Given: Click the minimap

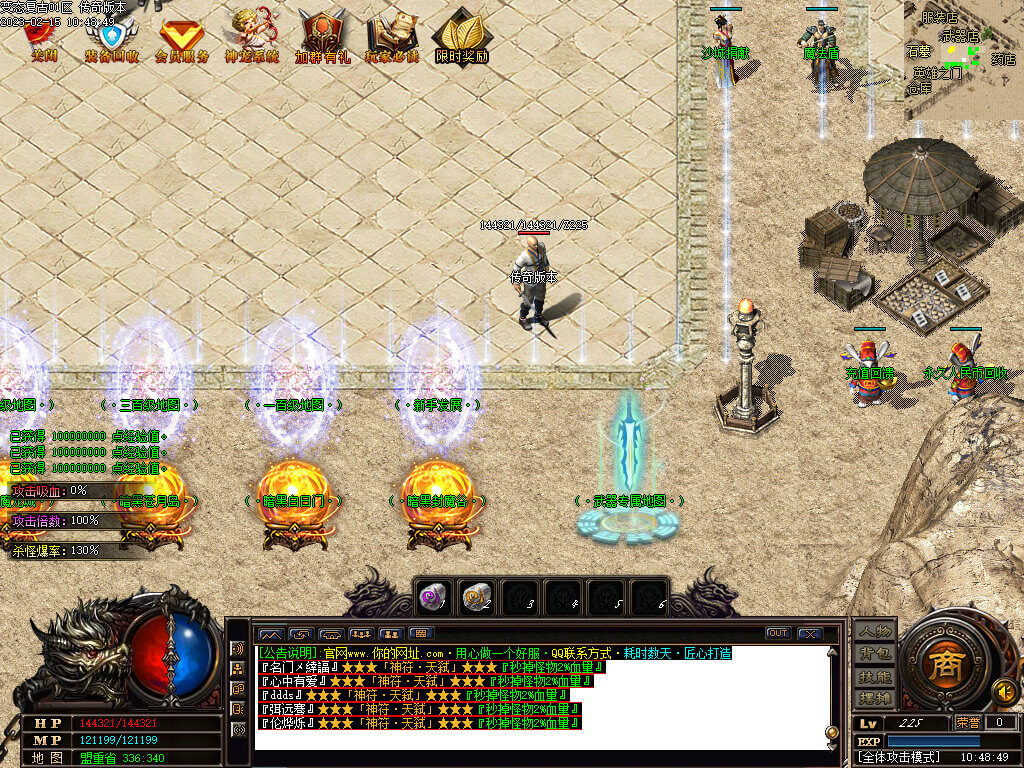Looking at the screenshot, I should click(x=963, y=60).
